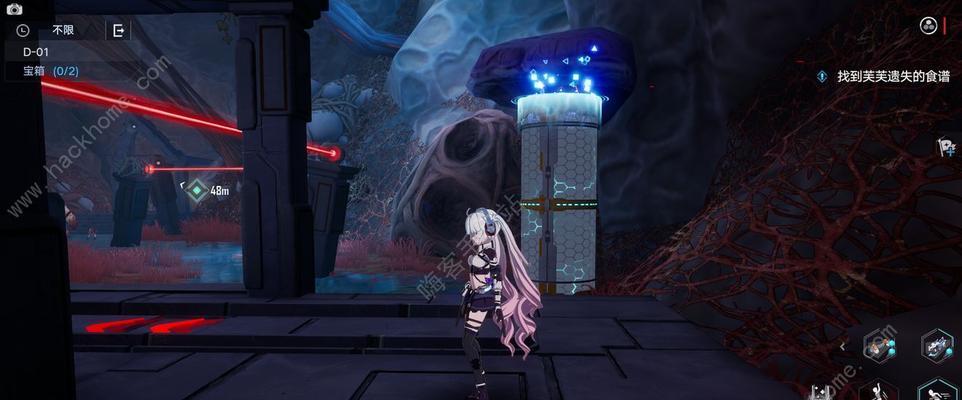
Task: Use the dash action button
Action: tap(936, 390)
